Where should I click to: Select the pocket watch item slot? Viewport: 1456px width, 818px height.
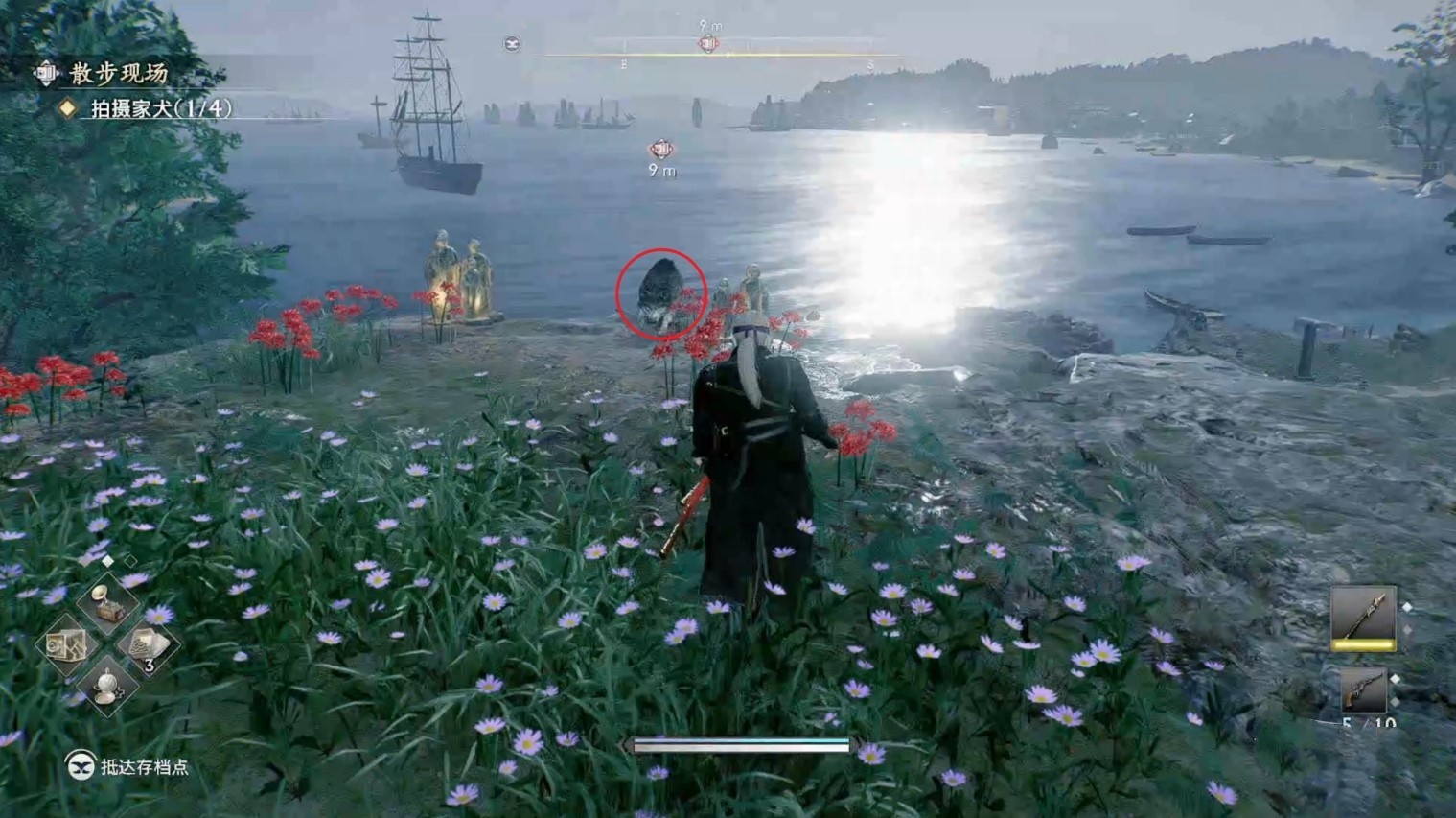tap(107, 686)
